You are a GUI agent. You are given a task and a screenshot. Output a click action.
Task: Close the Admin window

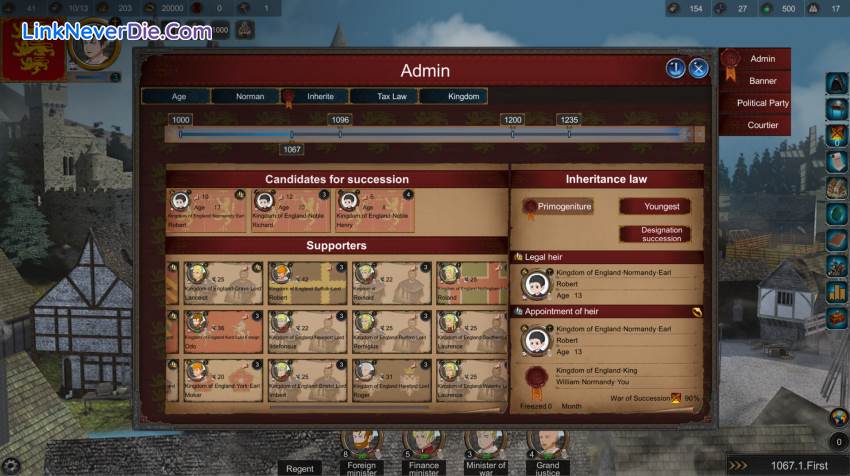click(x=698, y=68)
